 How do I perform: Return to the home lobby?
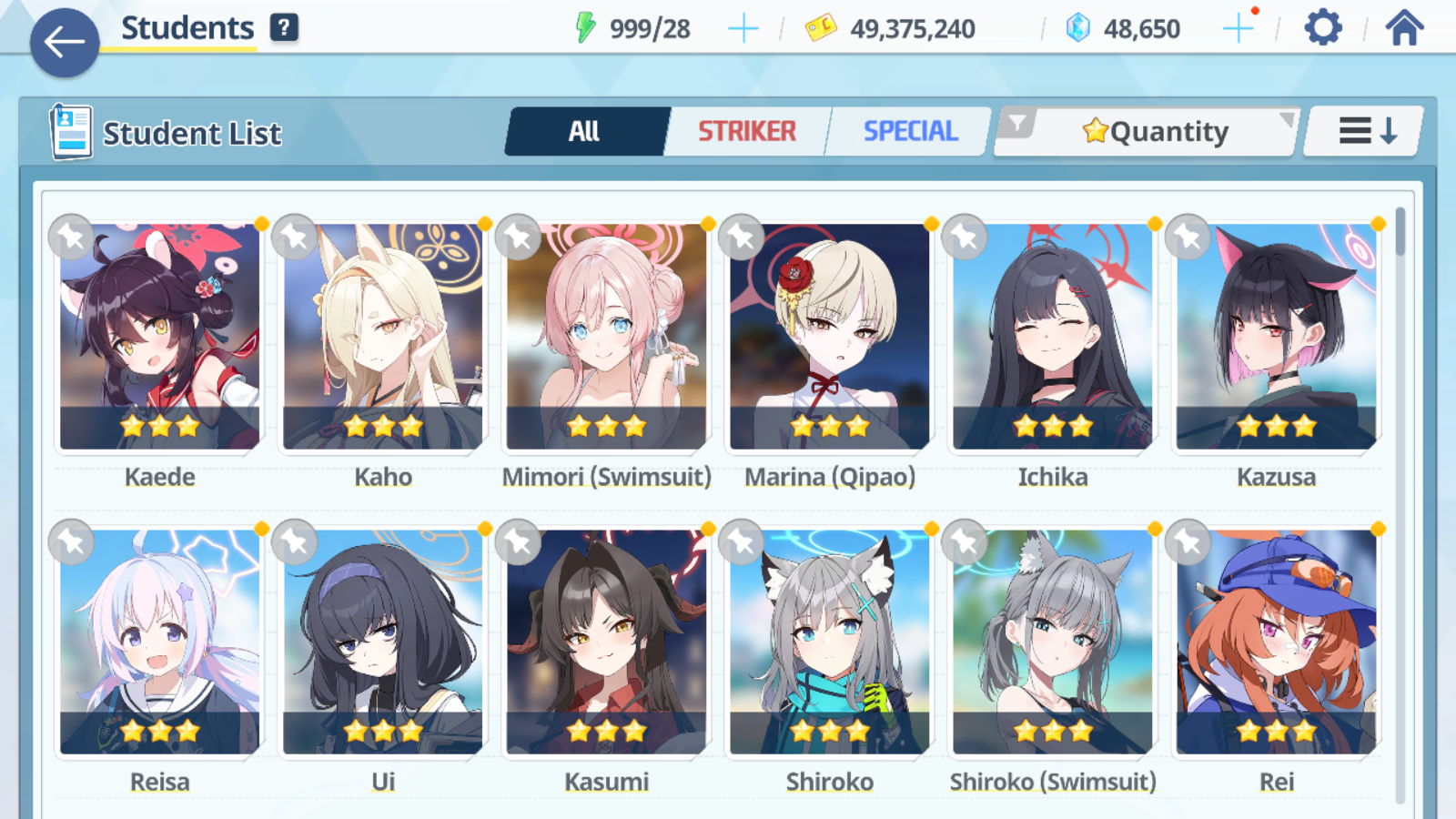1404,28
